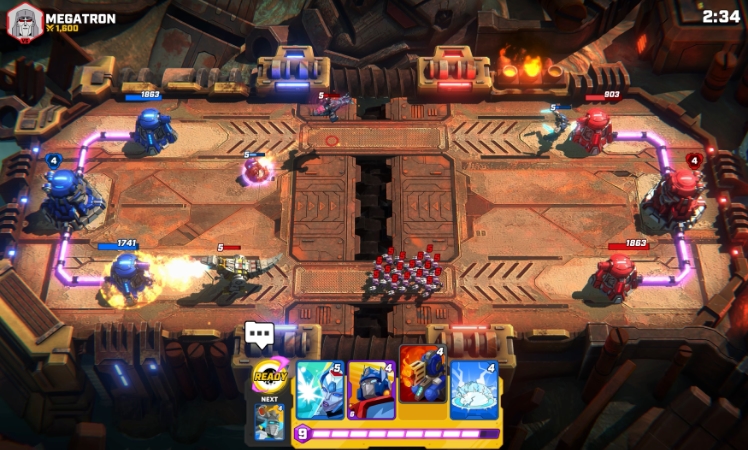Choose the Optimus Prime card

(x=371, y=390)
